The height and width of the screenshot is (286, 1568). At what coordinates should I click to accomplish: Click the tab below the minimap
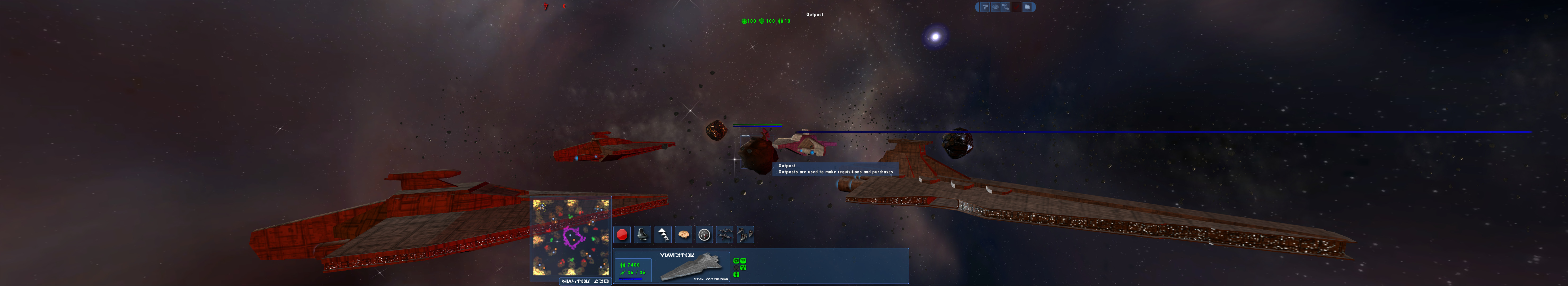(584, 281)
